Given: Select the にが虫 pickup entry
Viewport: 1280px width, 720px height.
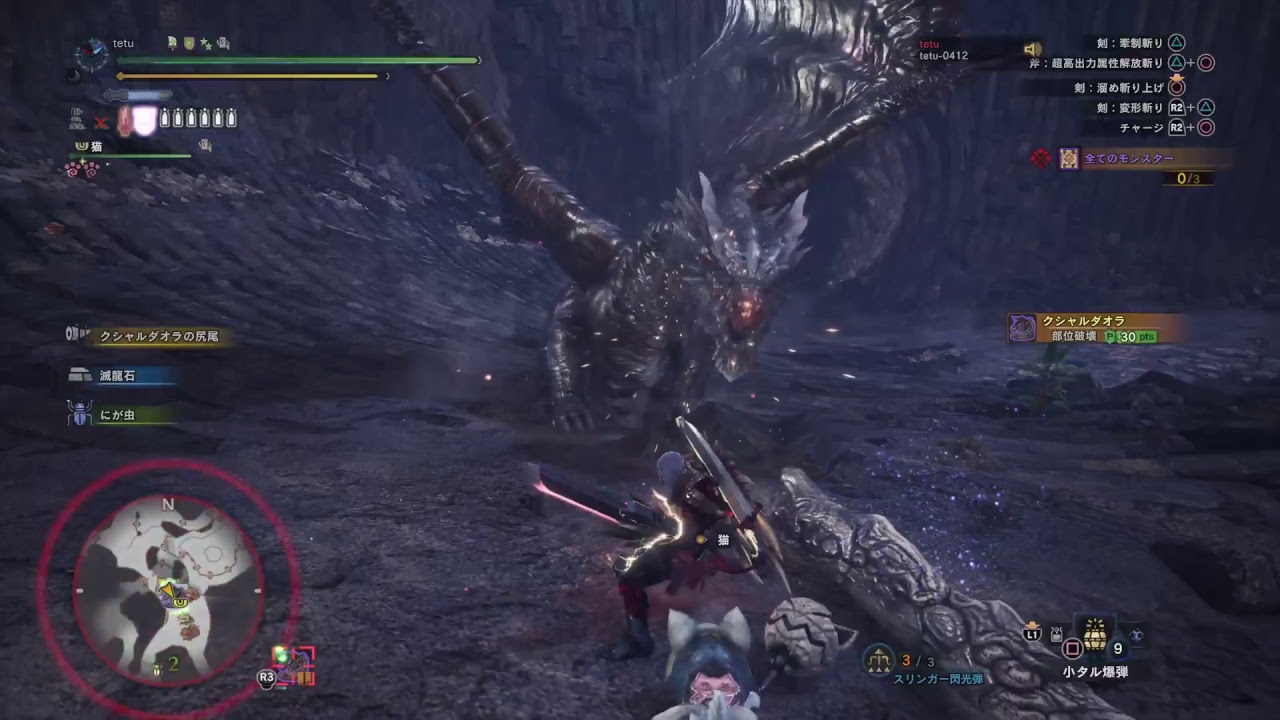Looking at the screenshot, I should 118,415.
